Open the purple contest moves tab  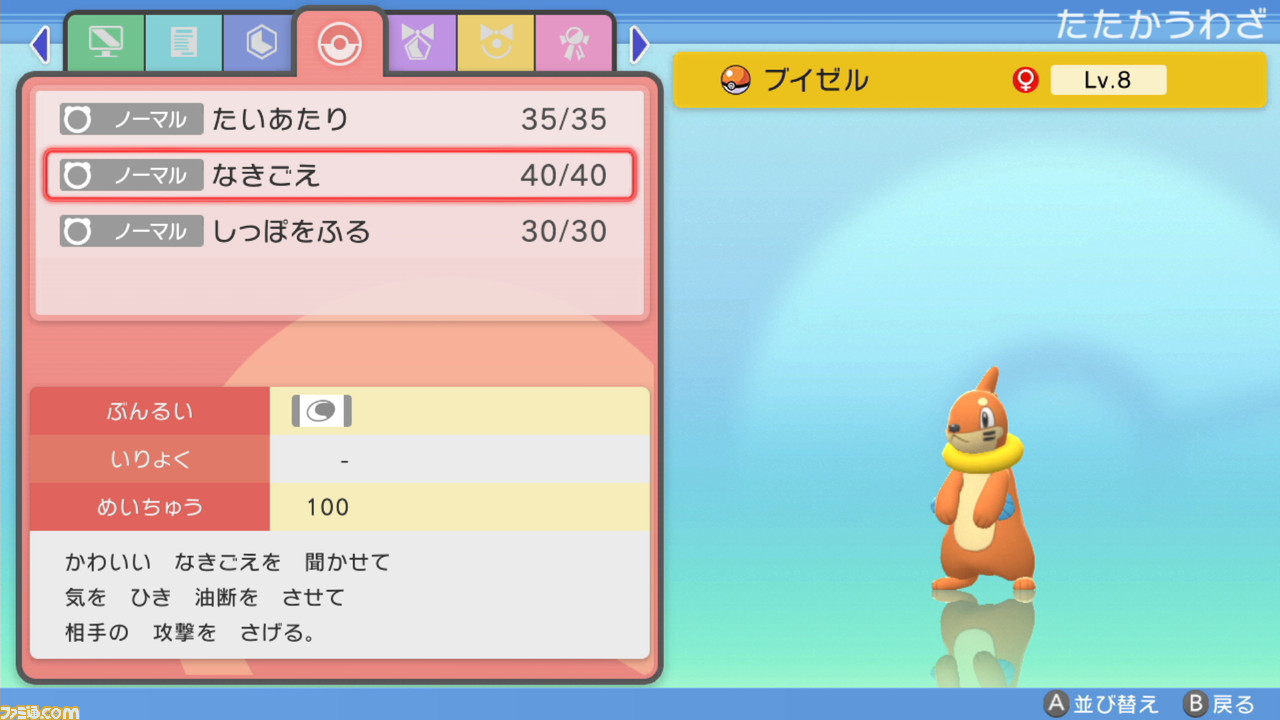pos(420,43)
